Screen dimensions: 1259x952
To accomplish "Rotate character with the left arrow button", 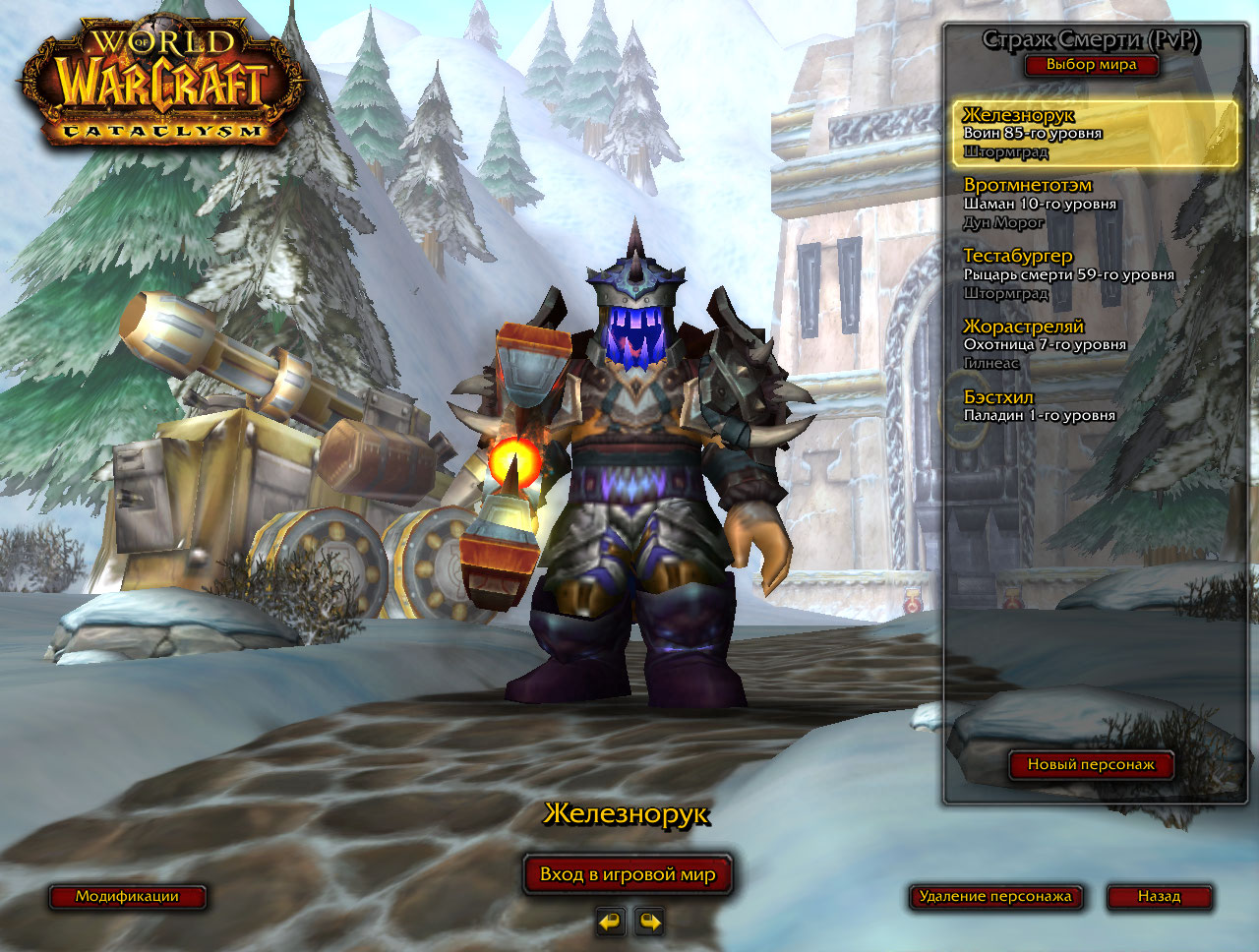I will coord(611,922).
